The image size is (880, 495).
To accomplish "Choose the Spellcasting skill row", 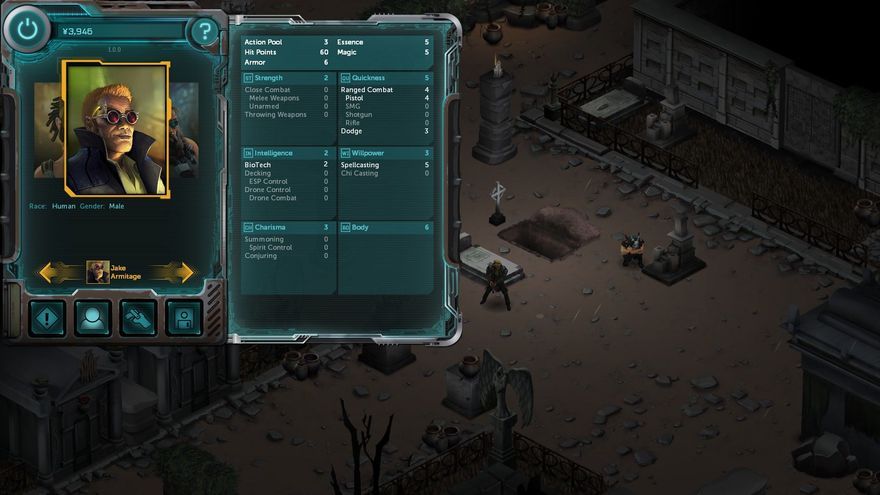I will 385,164.
